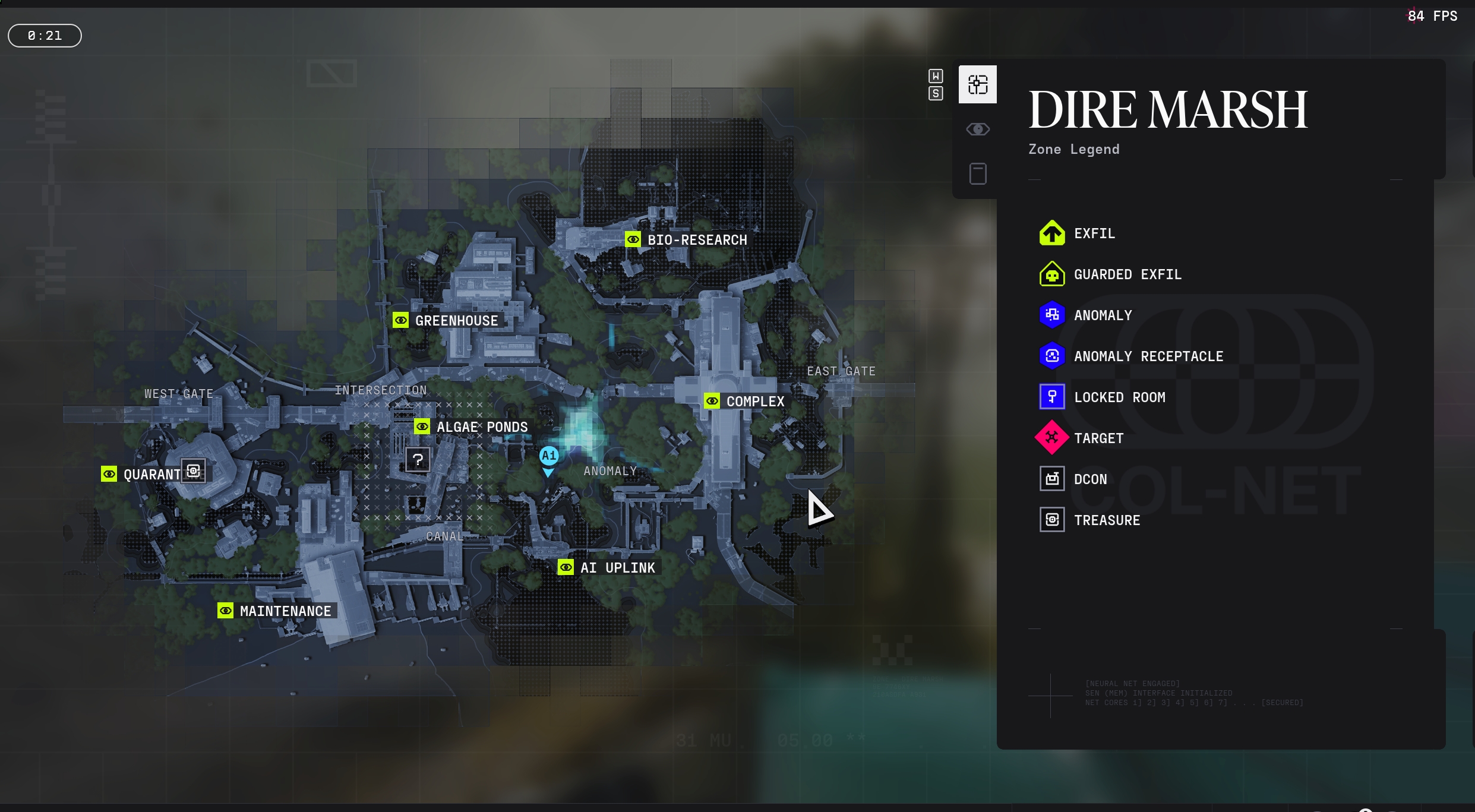The image size is (1475, 812).
Task: Click the Complex location marker
Action: pyautogui.click(x=712, y=401)
